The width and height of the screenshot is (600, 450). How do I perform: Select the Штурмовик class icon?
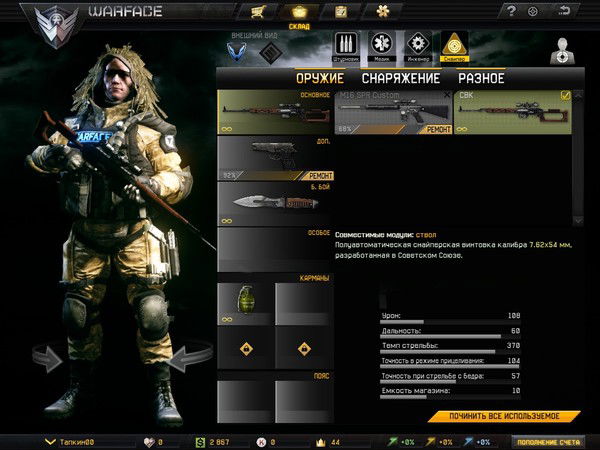345,46
